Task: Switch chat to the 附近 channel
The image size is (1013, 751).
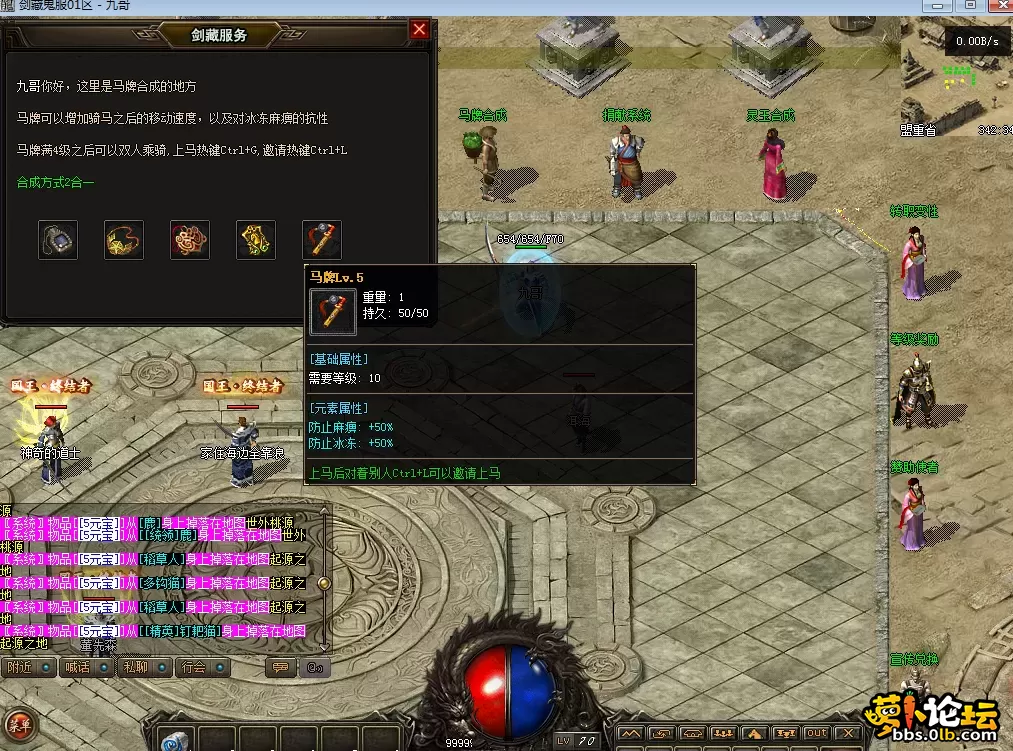Action: [28, 667]
